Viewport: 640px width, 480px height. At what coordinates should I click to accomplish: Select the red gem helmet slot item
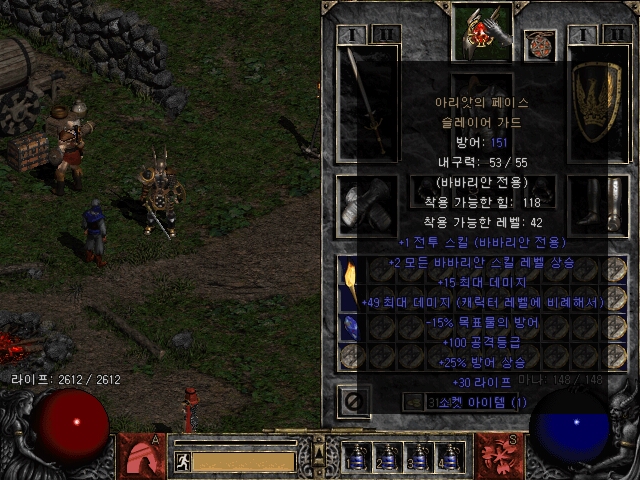pyautogui.click(x=483, y=33)
